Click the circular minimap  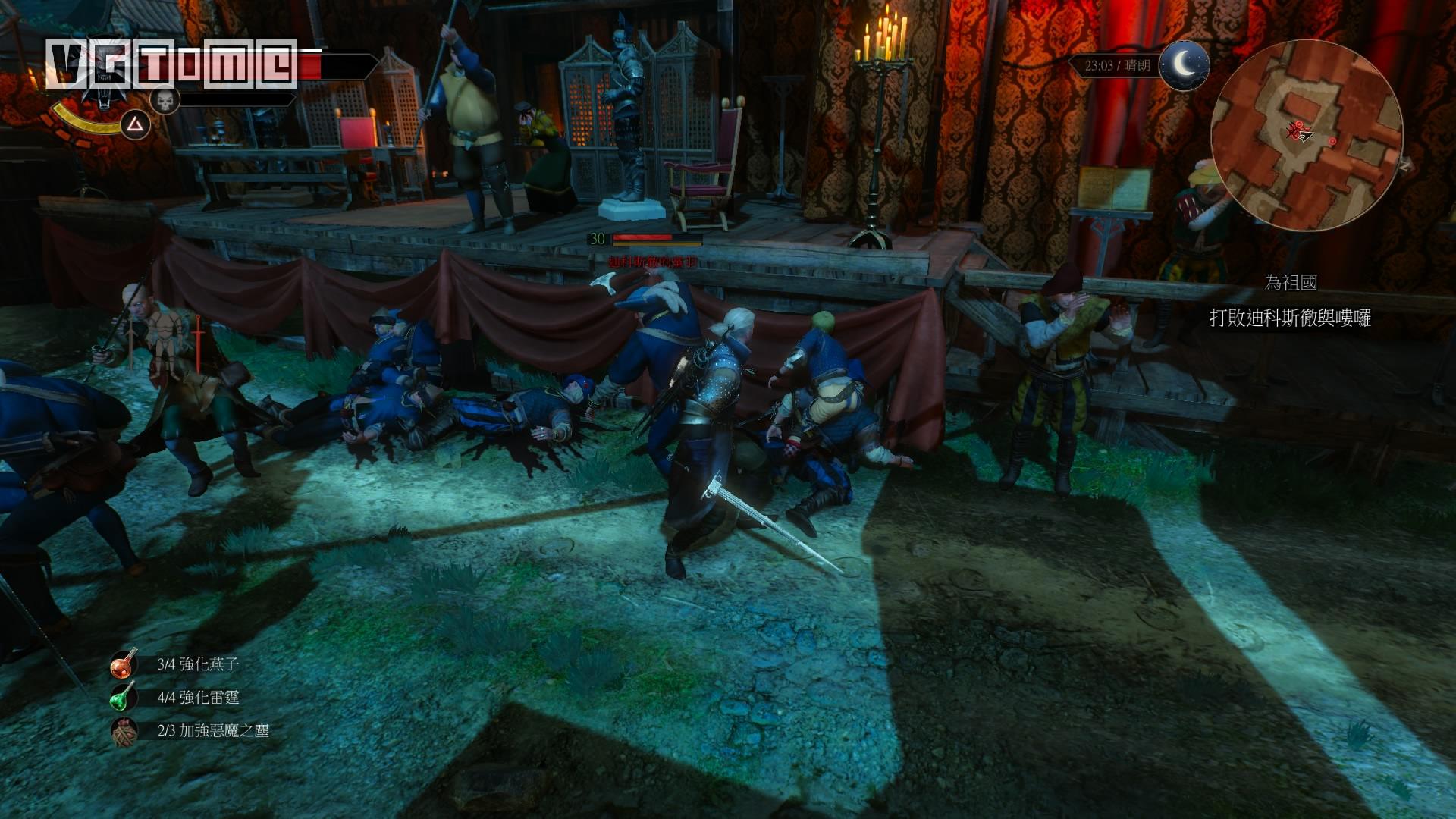click(x=1306, y=136)
